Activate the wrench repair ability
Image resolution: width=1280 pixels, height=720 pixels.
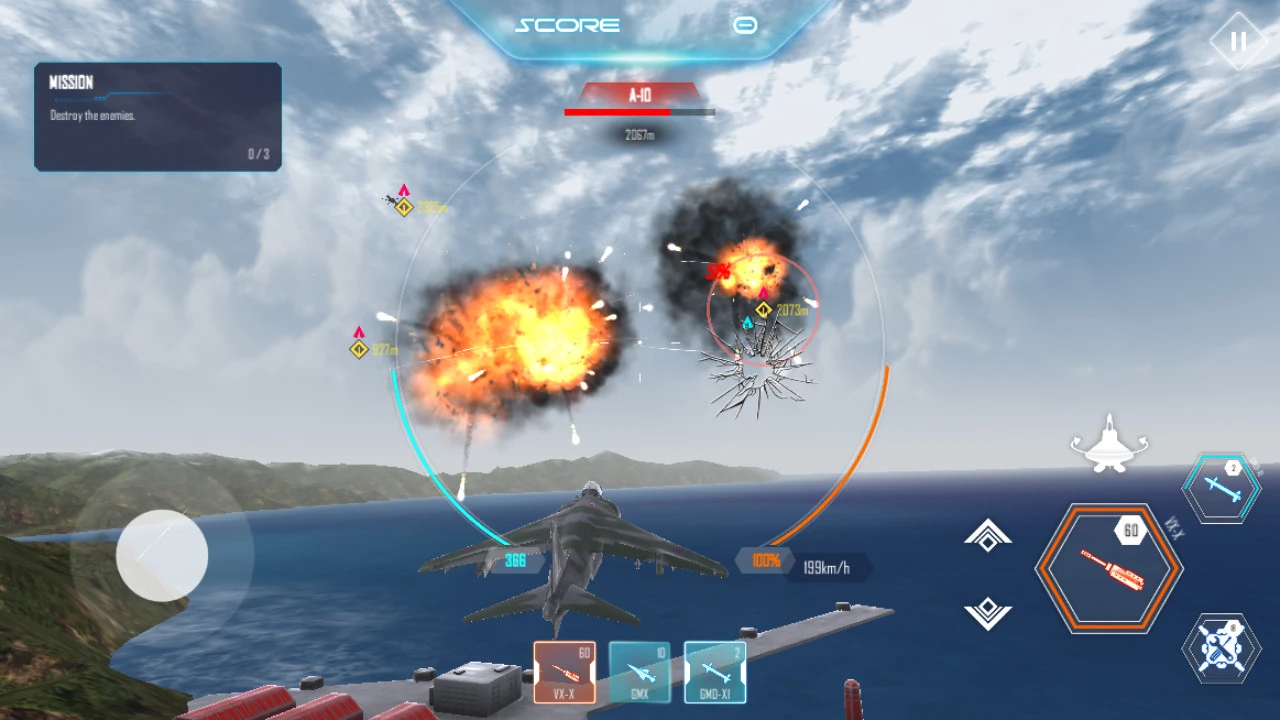point(1221,648)
